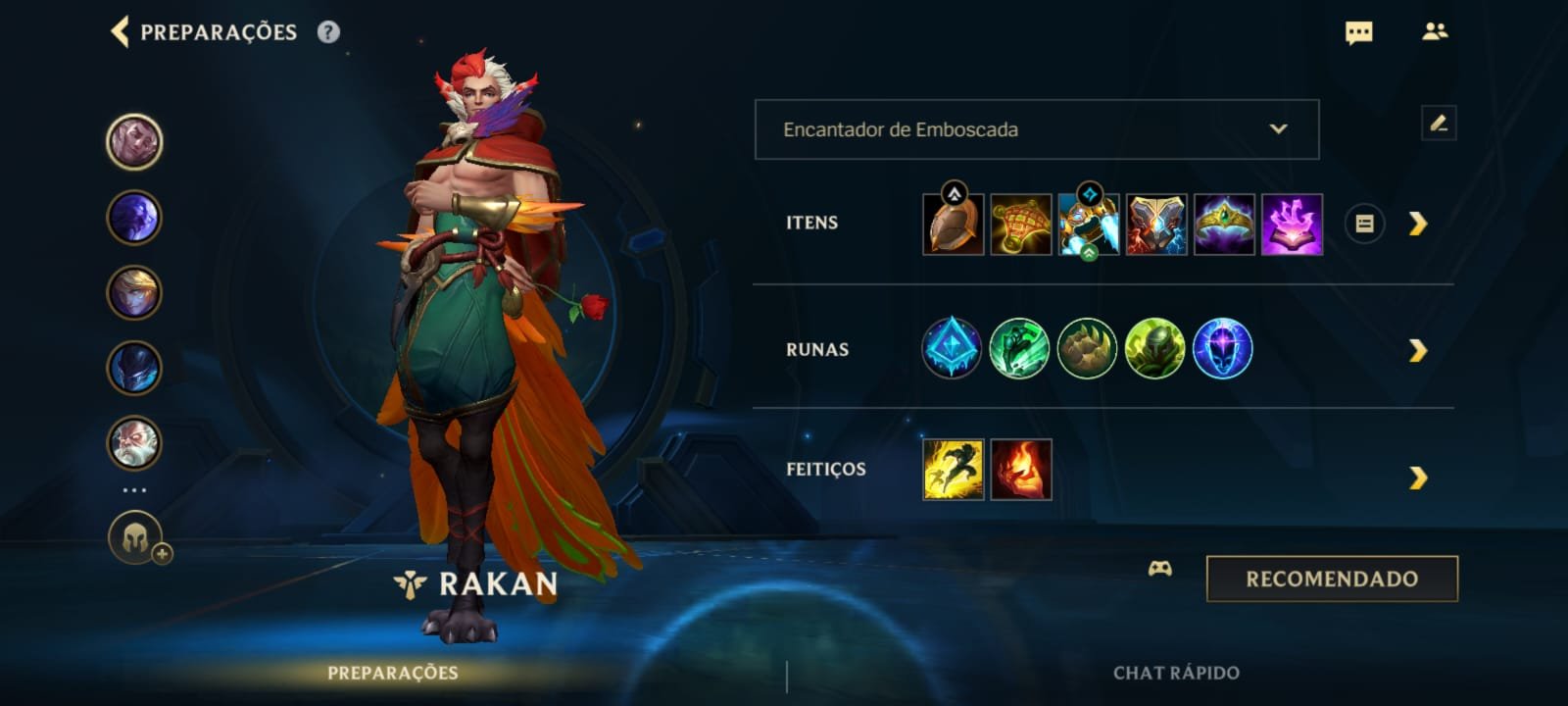Open the chat messages icon top right
Image resolution: width=1568 pixels, height=706 pixels.
point(1357,32)
